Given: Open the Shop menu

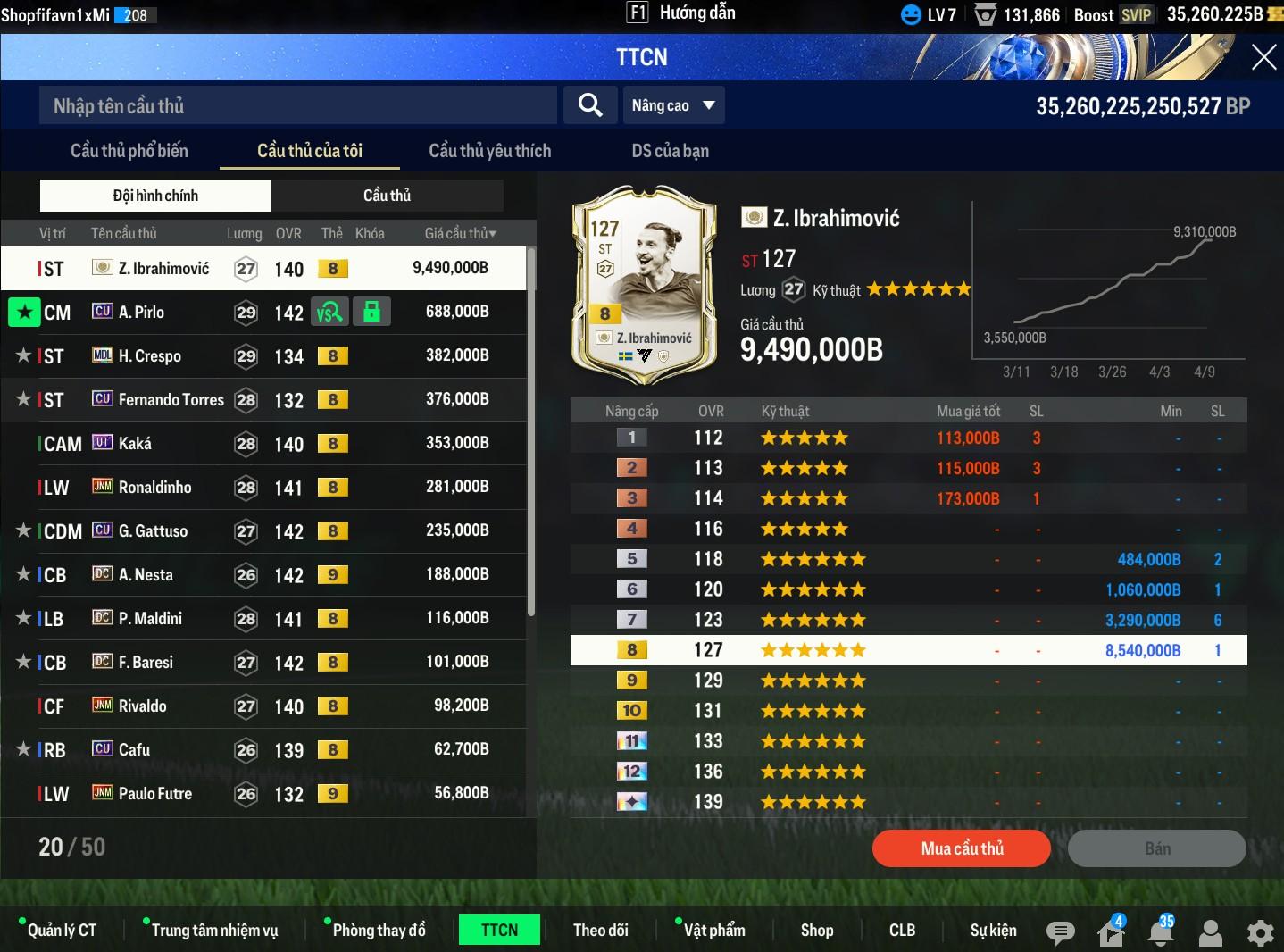Looking at the screenshot, I should [x=816, y=931].
